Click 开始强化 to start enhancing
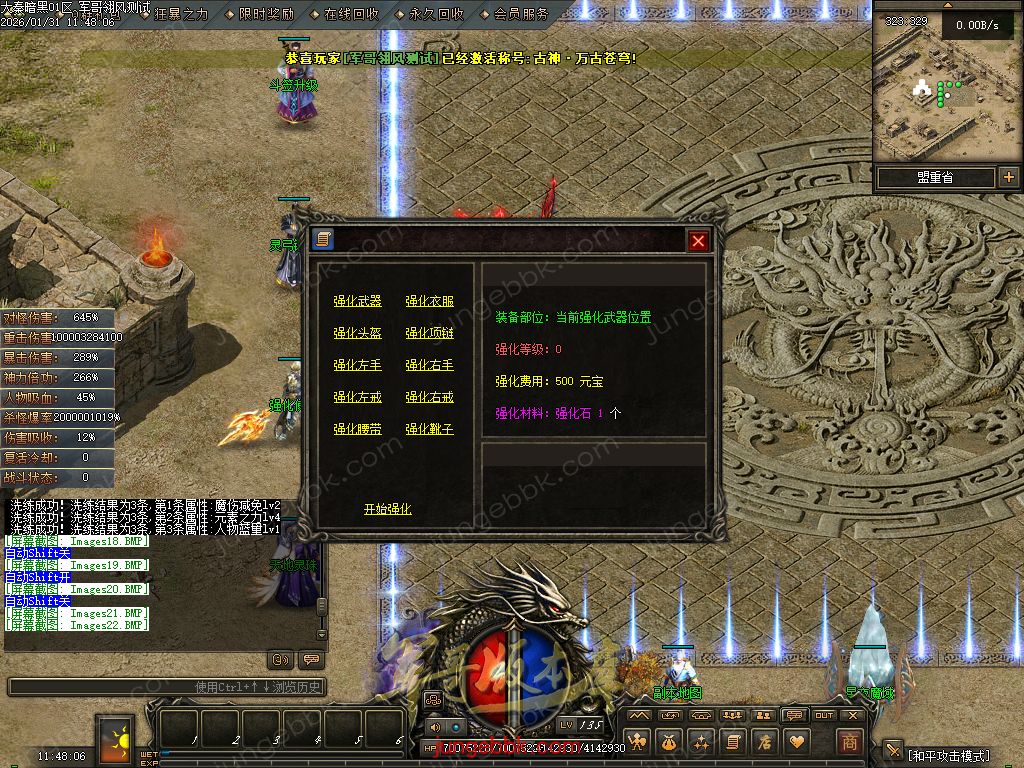Viewport: 1024px width, 768px height. click(387, 509)
